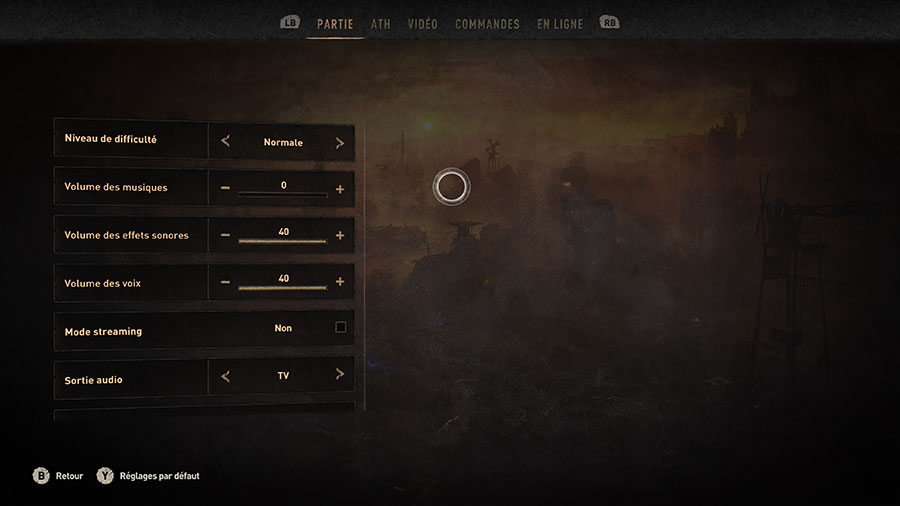Toggle the Mode streaming checkbox
Image resolution: width=900 pixels, height=506 pixels.
[341, 327]
